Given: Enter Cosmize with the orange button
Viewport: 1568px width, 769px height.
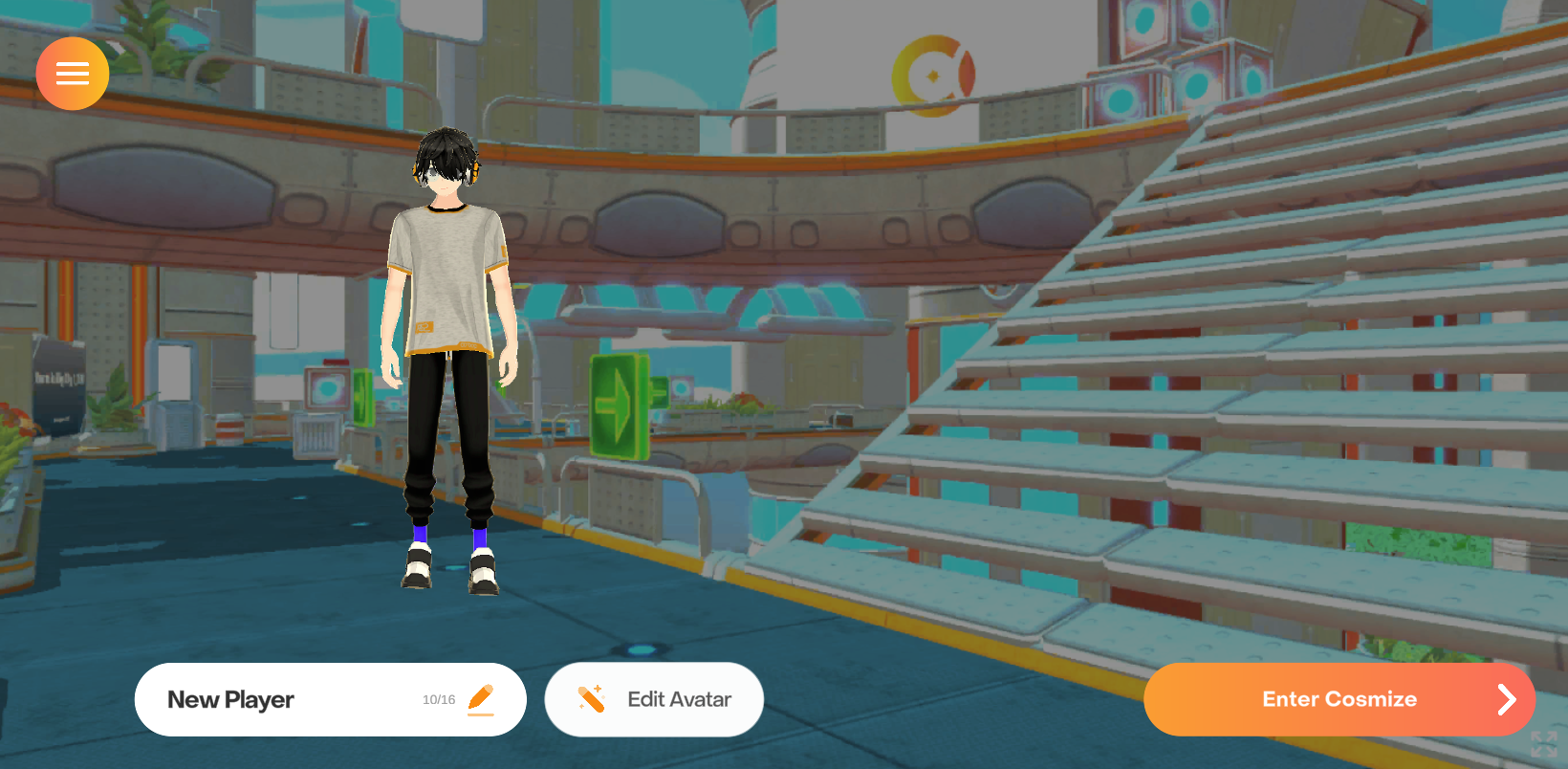Looking at the screenshot, I should [x=1339, y=700].
